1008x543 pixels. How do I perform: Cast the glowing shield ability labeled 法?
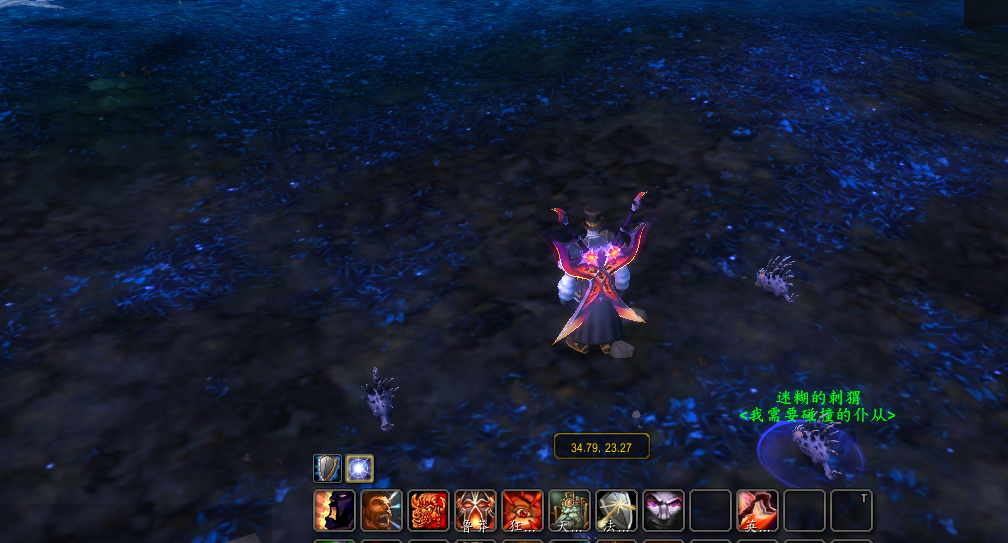(617, 510)
